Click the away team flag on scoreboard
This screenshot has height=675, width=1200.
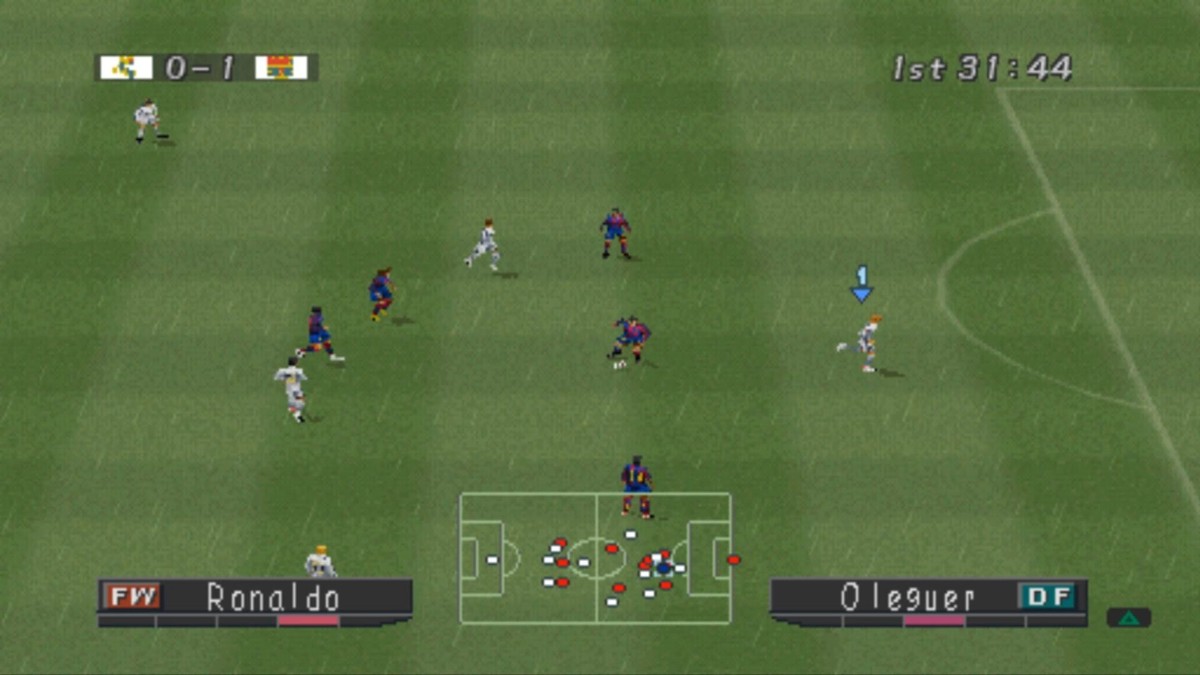(281, 67)
